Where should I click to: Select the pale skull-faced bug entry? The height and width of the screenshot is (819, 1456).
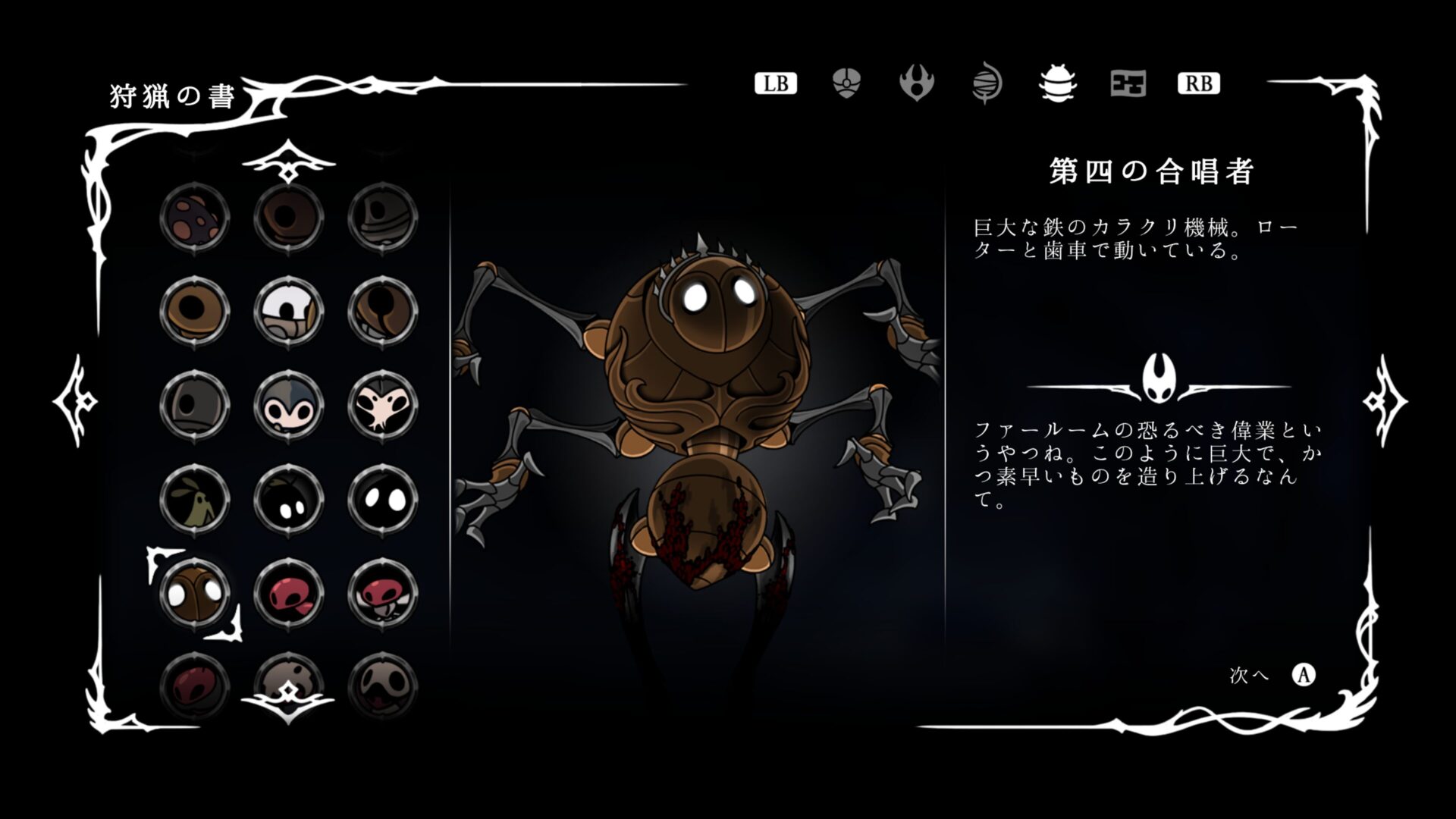[383, 406]
